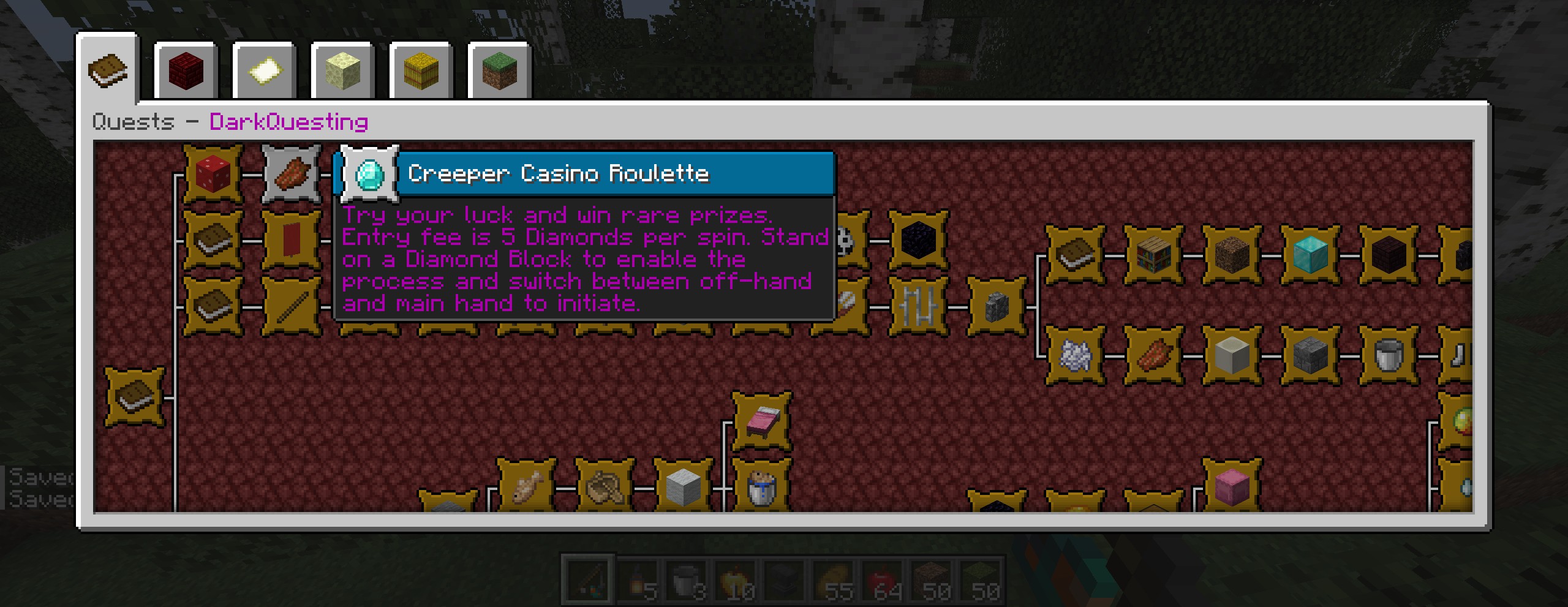Screen dimensions: 1568x607
Task: Open the red banner quest node
Action: (x=292, y=240)
